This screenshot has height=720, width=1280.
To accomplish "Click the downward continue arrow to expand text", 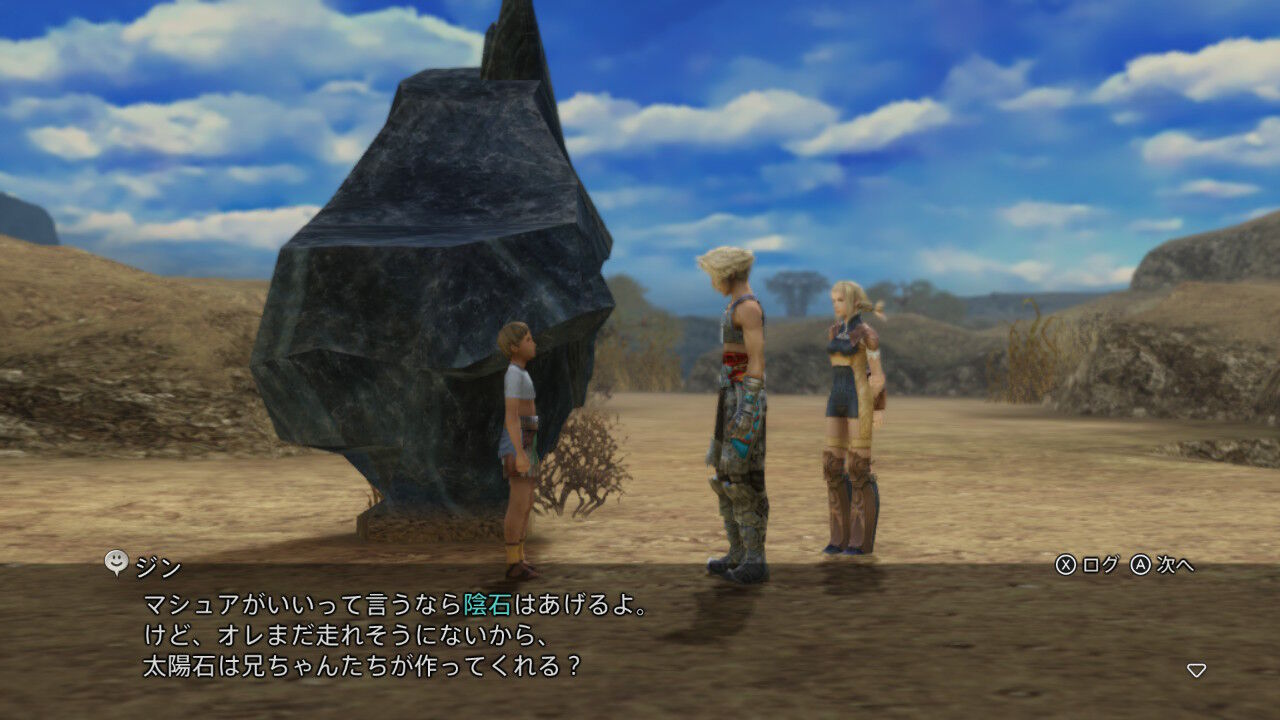I will pyautogui.click(x=1196, y=668).
